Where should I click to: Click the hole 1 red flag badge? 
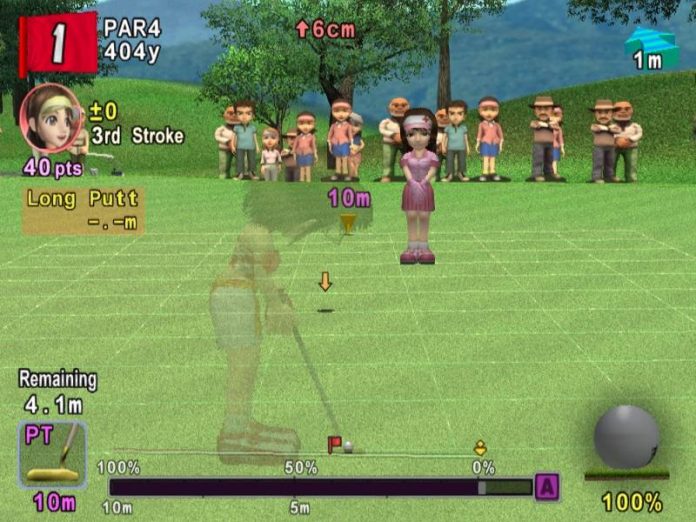58,43
